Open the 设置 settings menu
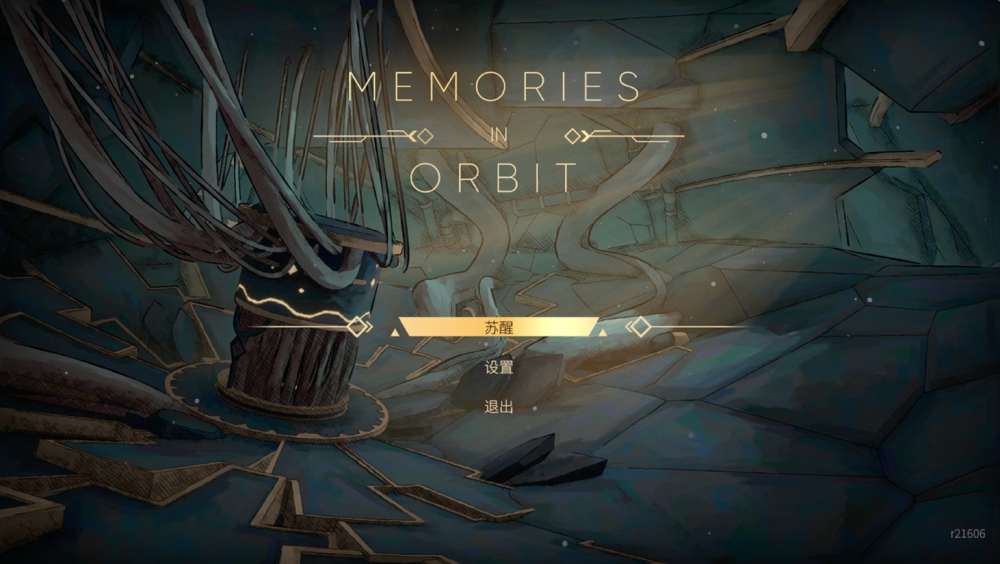This screenshot has height=564, width=1000. (x=499, y=367)
